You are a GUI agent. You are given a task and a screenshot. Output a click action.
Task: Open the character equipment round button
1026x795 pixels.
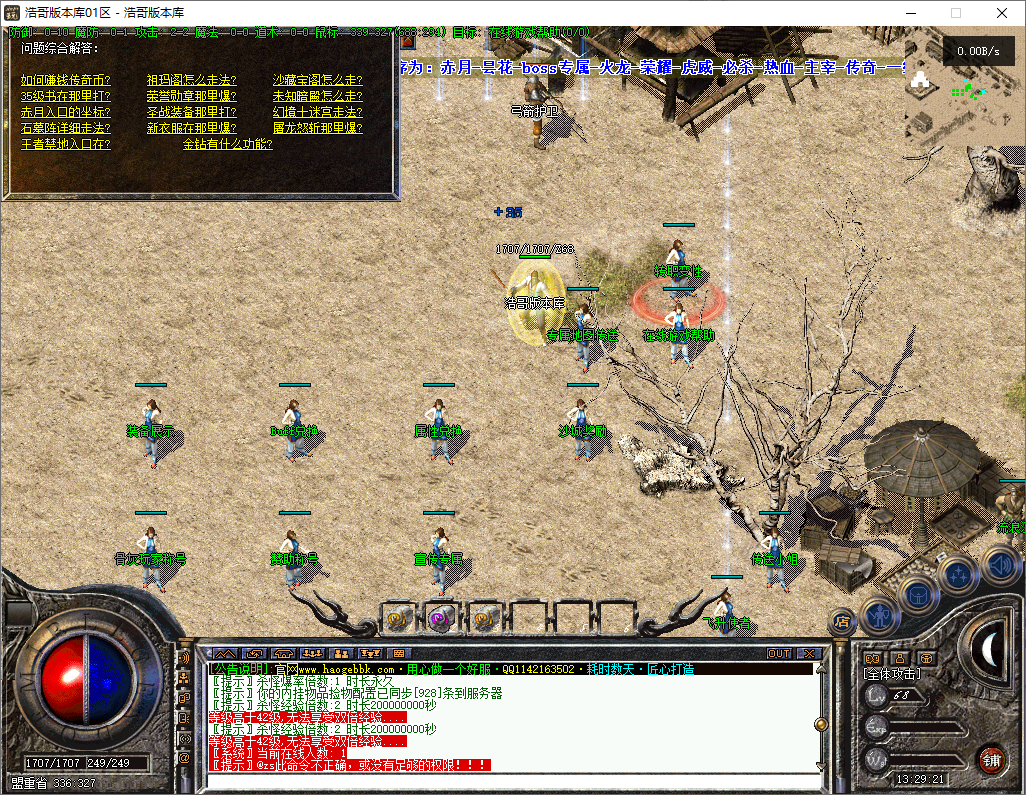tap(880, 615)
